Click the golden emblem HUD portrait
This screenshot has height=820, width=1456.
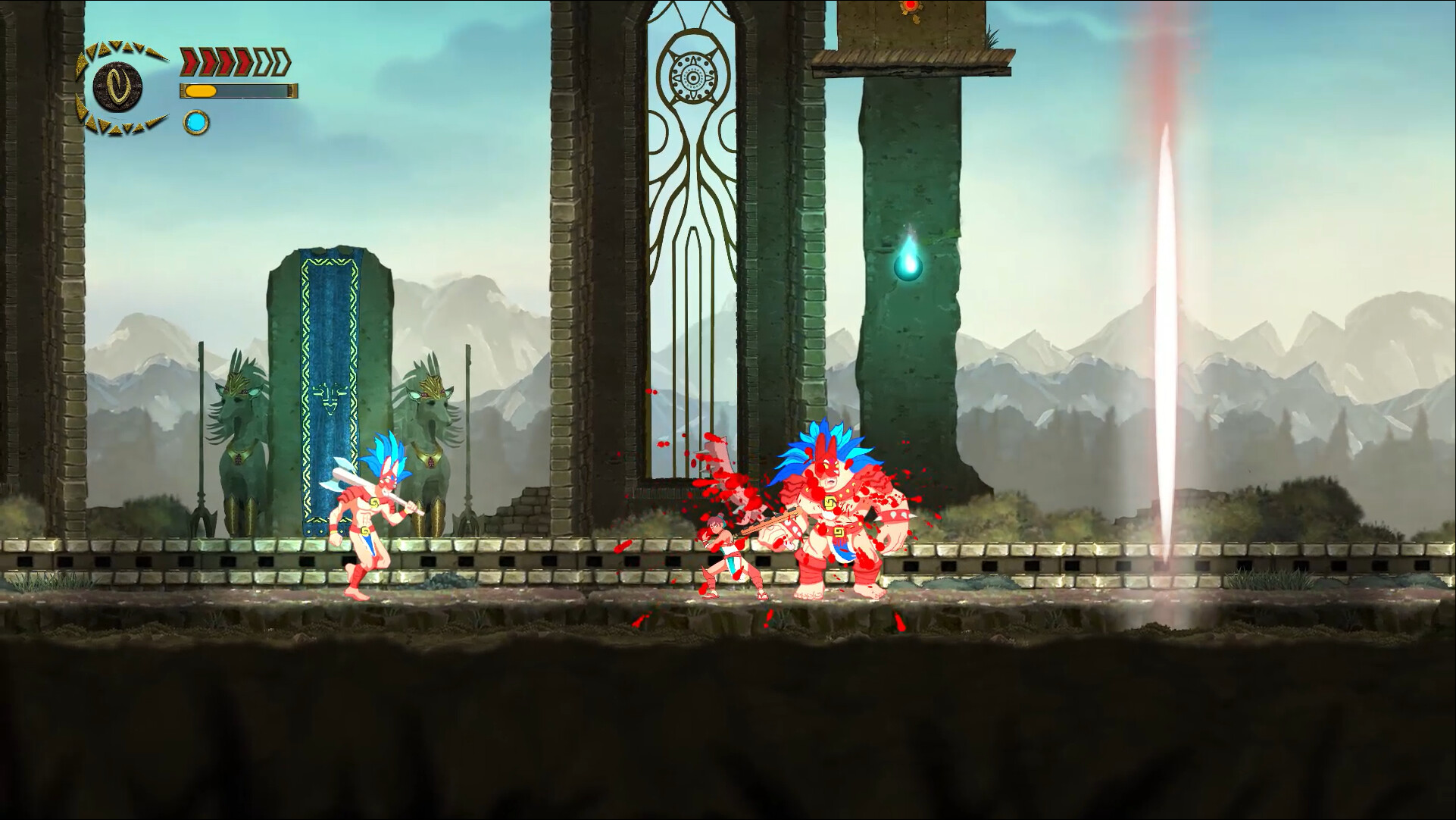click(x=117, y=86)
